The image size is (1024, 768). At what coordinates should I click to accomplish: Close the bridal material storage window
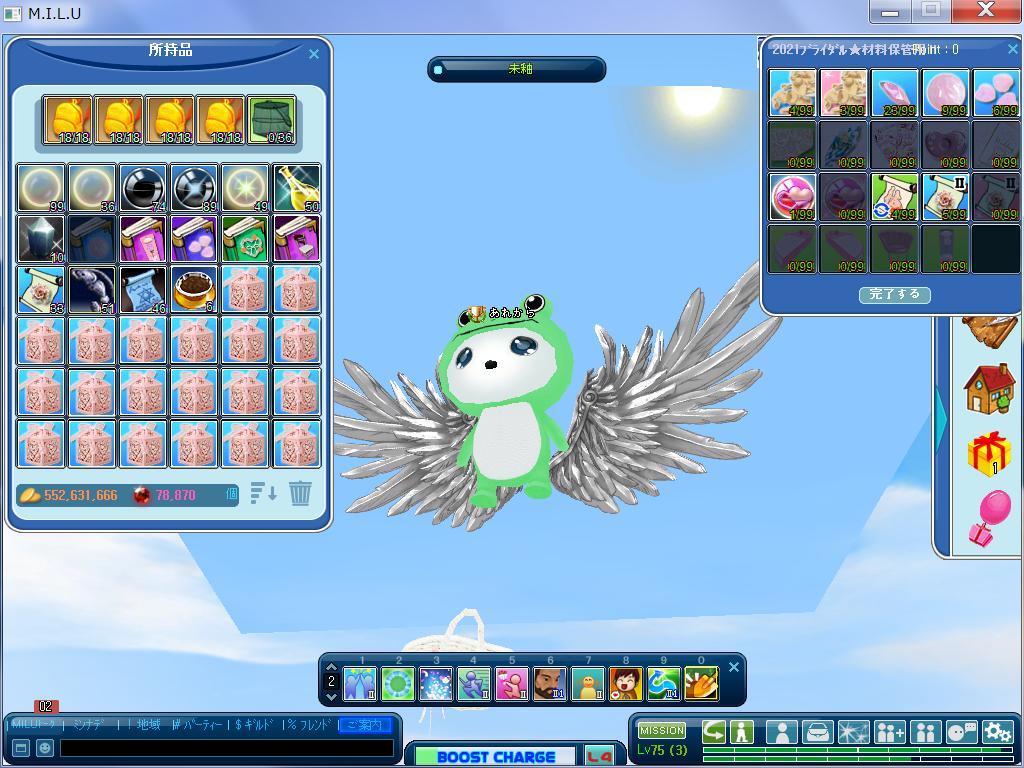click(x=1012, y=49)
